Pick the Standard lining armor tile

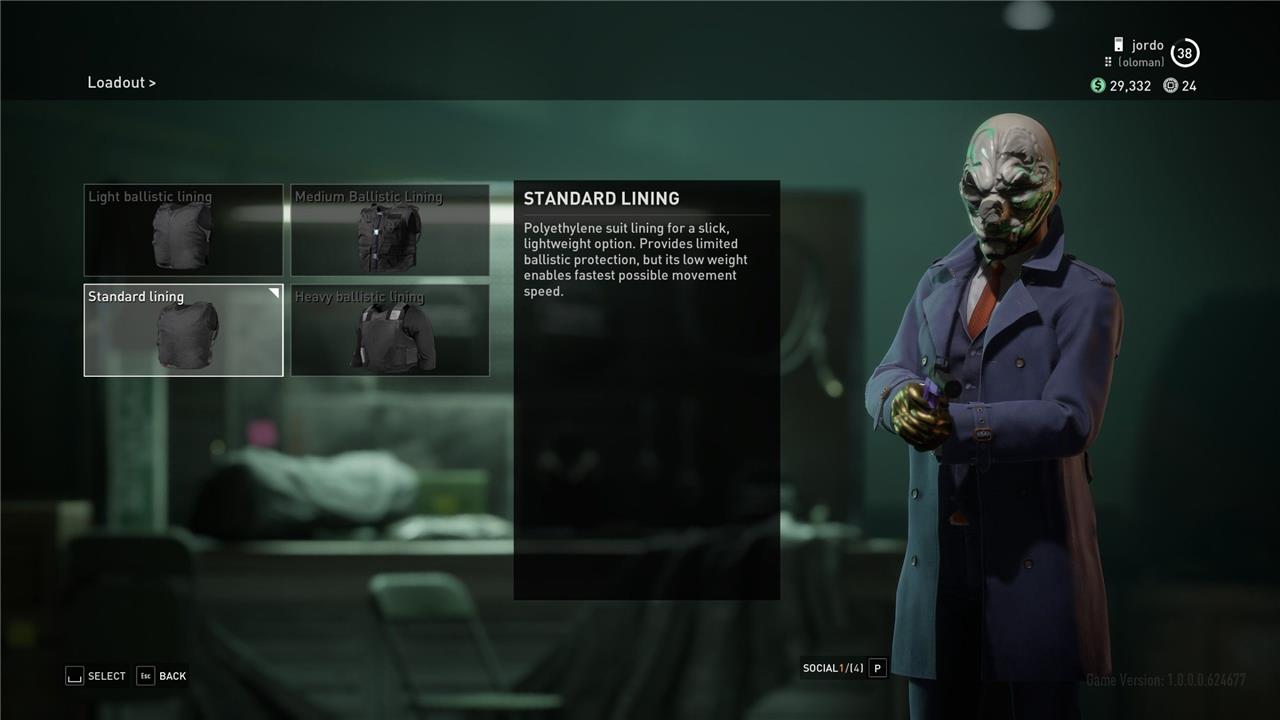[183, 330]
